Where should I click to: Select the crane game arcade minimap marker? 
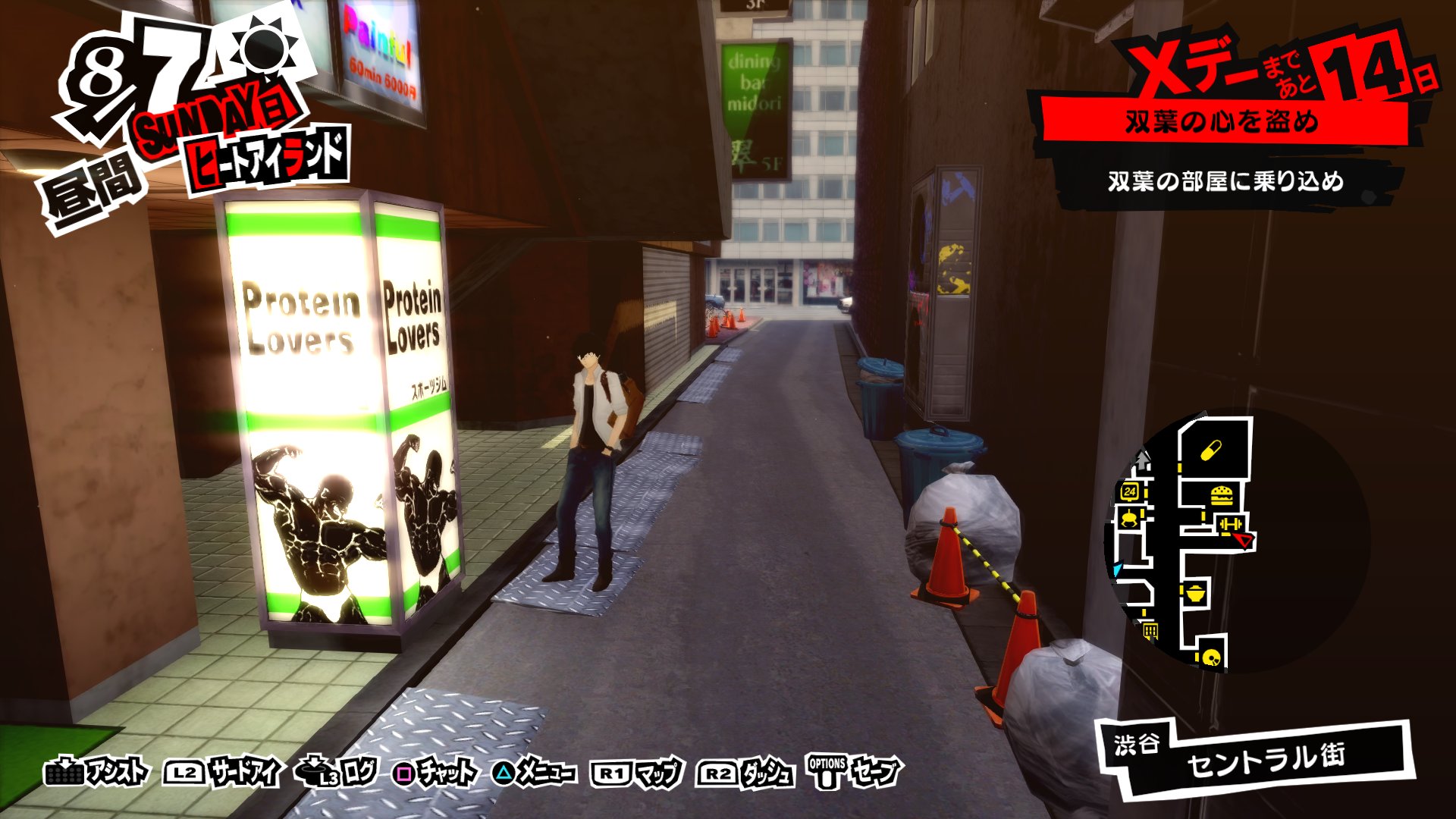click(1129, 519)
